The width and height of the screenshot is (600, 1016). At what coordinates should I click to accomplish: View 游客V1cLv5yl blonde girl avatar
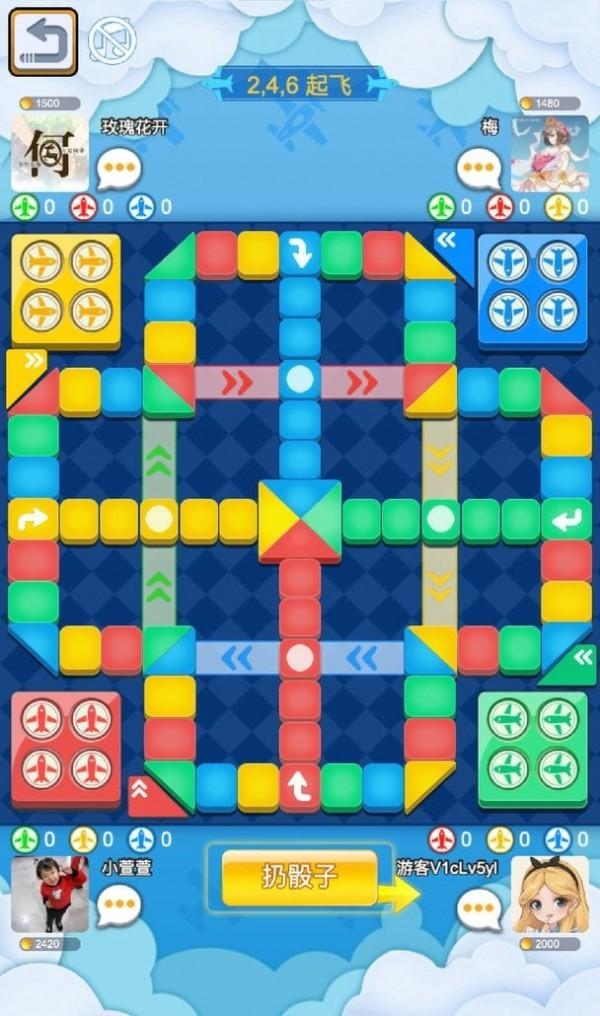point(549,894)
